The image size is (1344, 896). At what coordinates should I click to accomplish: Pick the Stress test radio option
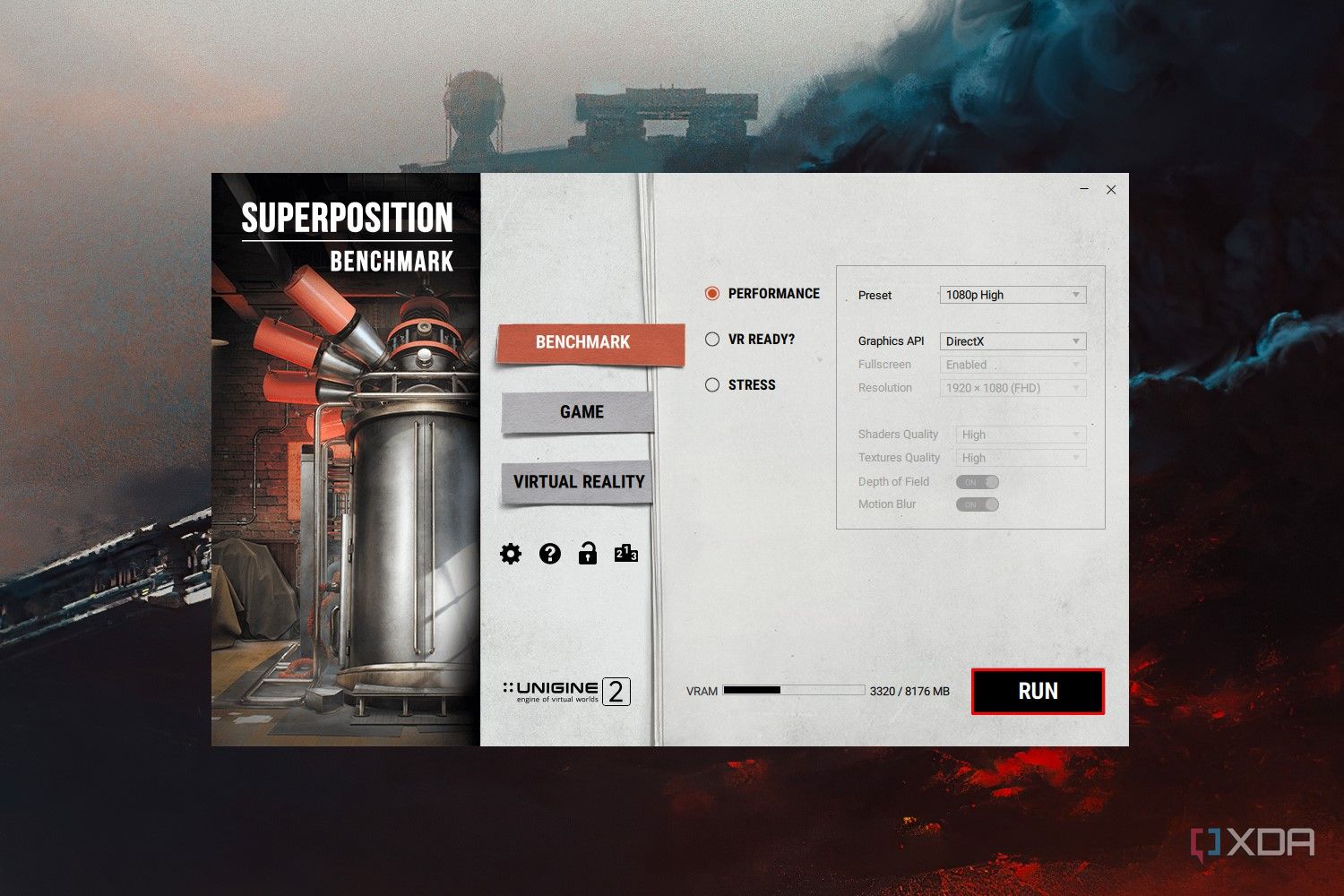point(712,385)
